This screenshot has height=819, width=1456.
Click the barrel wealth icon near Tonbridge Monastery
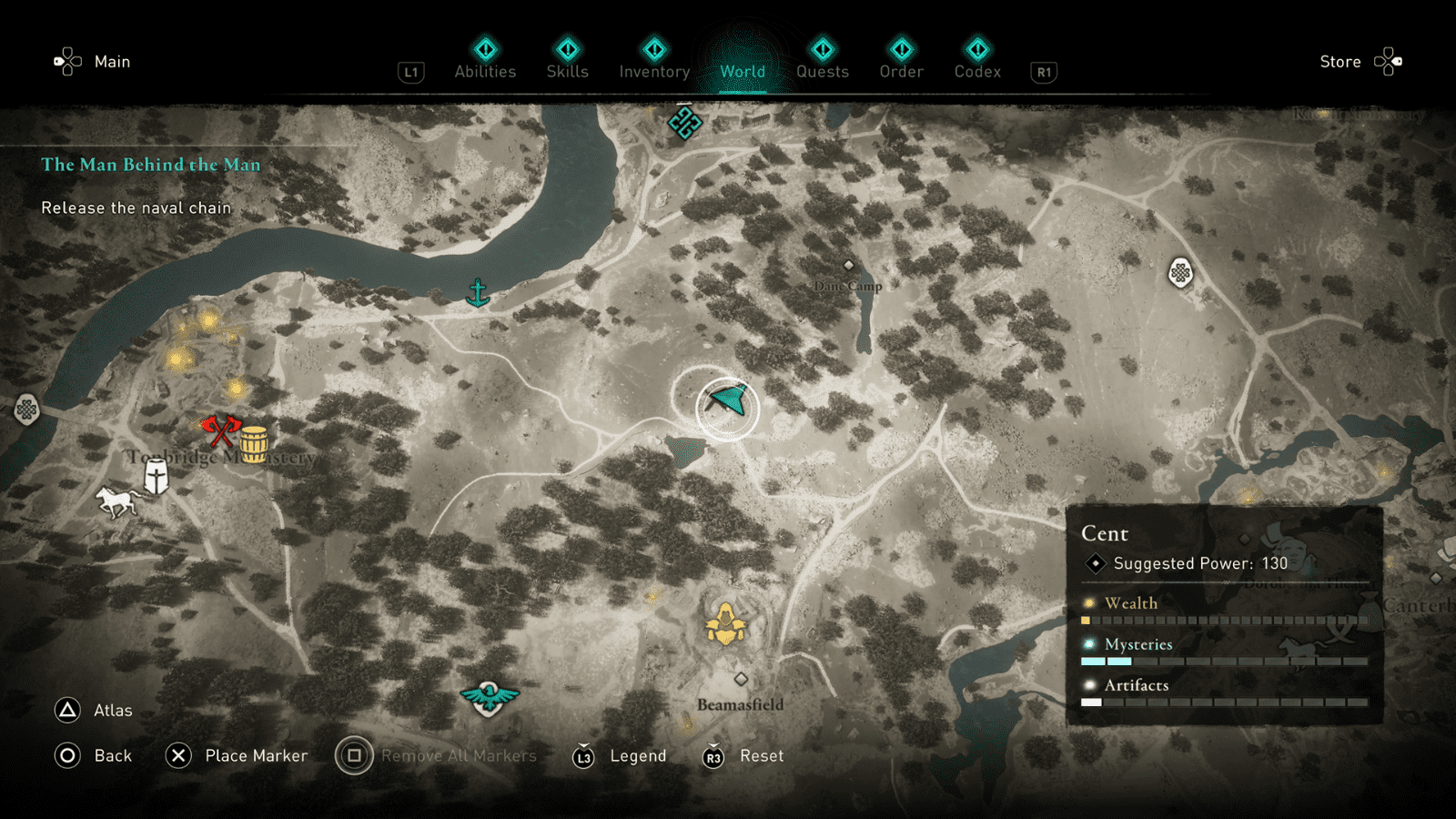[x=253, y=441]
